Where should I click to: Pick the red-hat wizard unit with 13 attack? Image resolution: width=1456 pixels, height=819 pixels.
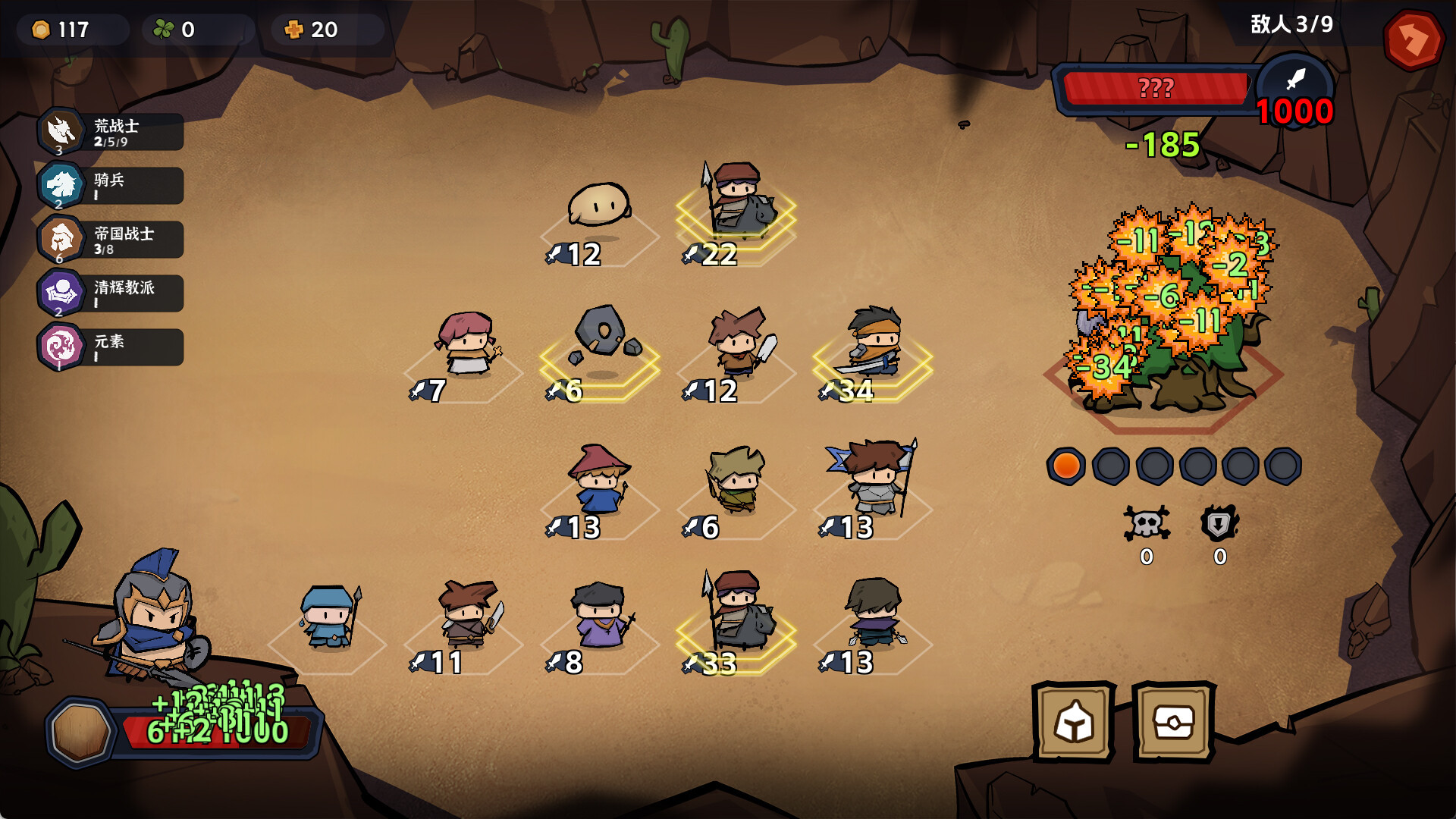[599, 481]
